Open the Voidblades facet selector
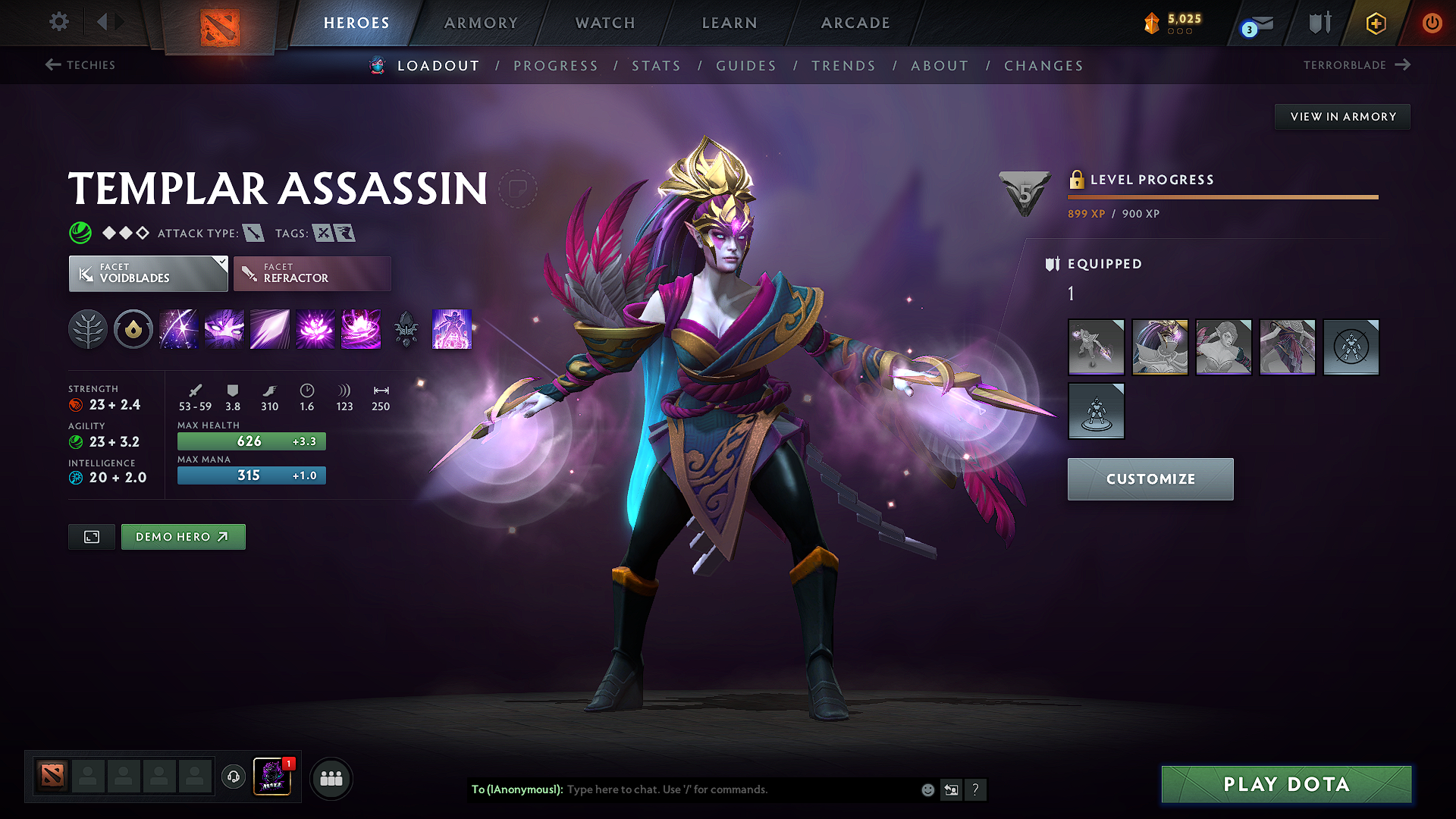Screen dimensions: 1456x819 coord(148,273)
